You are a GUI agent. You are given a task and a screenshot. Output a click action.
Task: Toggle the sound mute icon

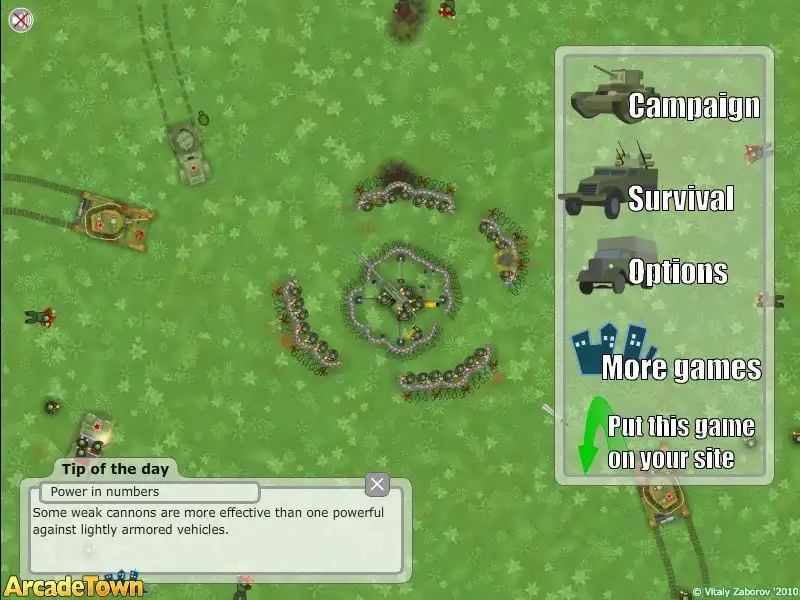20,18
